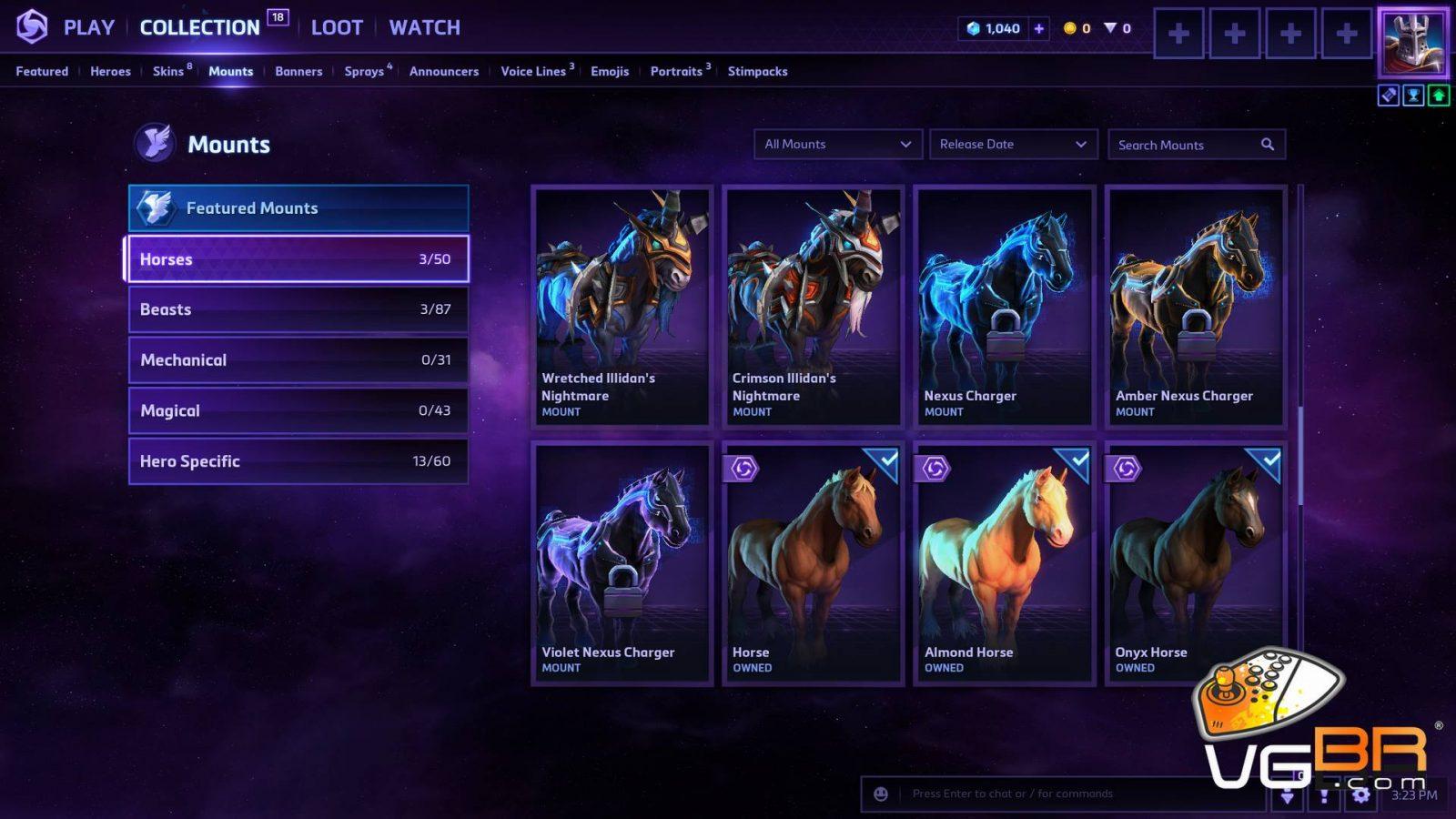Choose the Beasts mount category

[x=298, y=309]
